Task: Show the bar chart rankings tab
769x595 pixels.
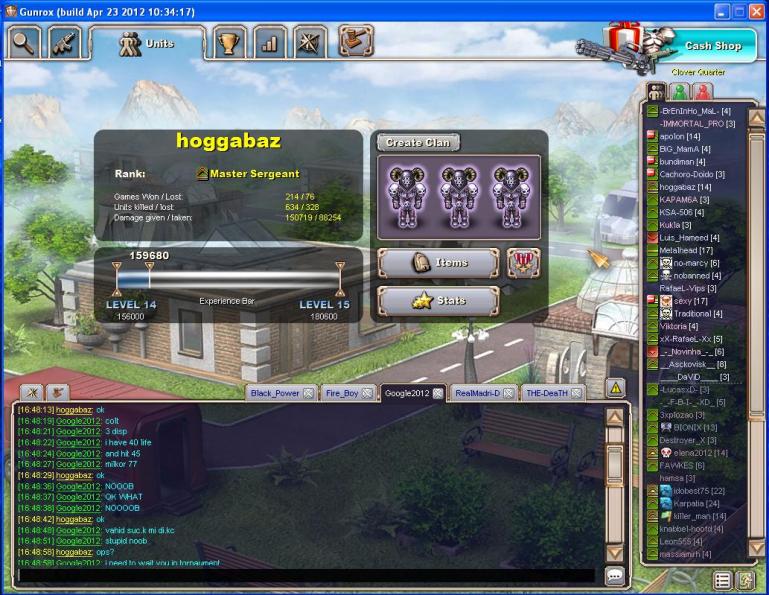Action: point(269,44)
